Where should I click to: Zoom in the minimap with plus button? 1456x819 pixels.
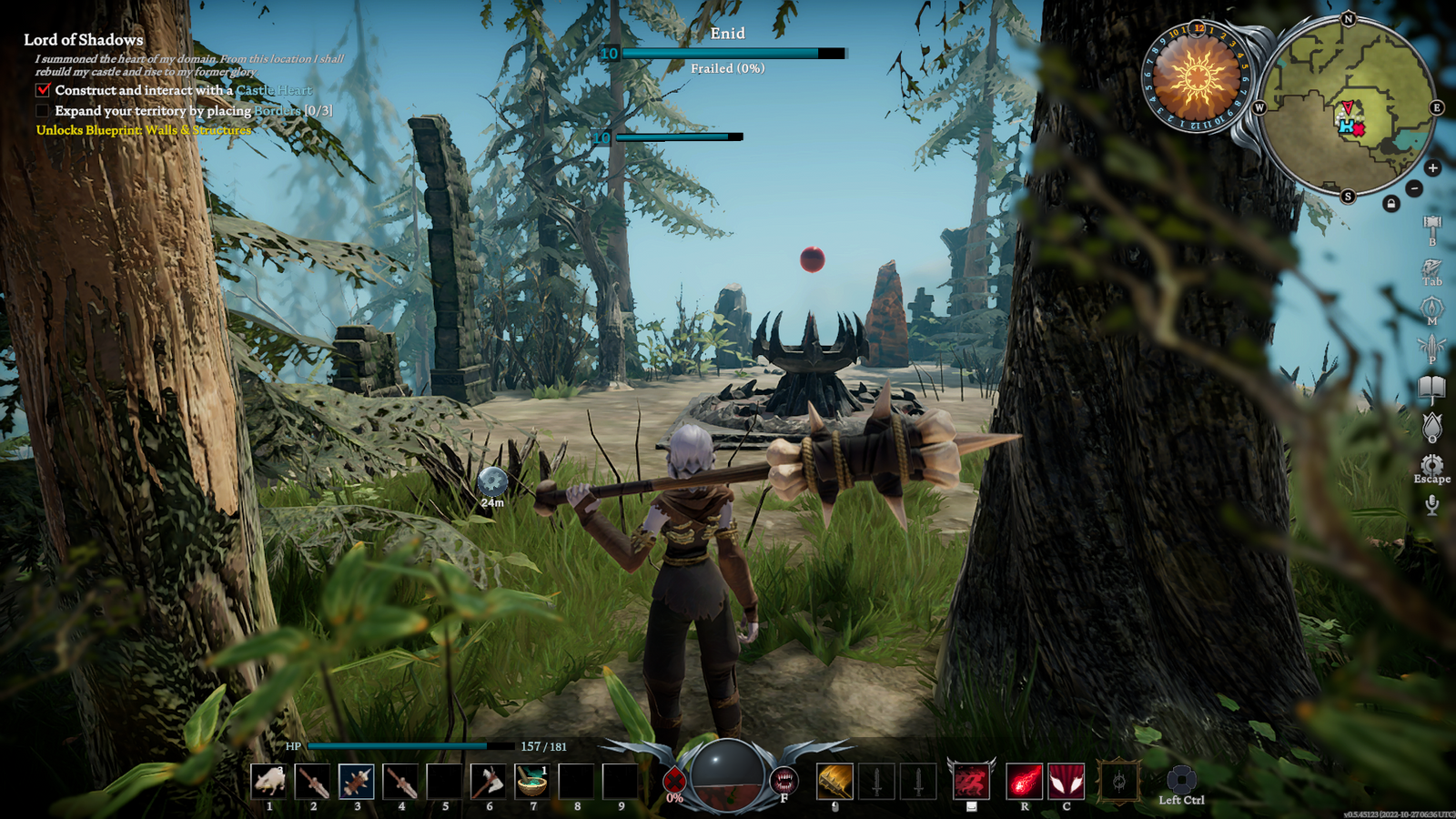tap(1432, 168)
